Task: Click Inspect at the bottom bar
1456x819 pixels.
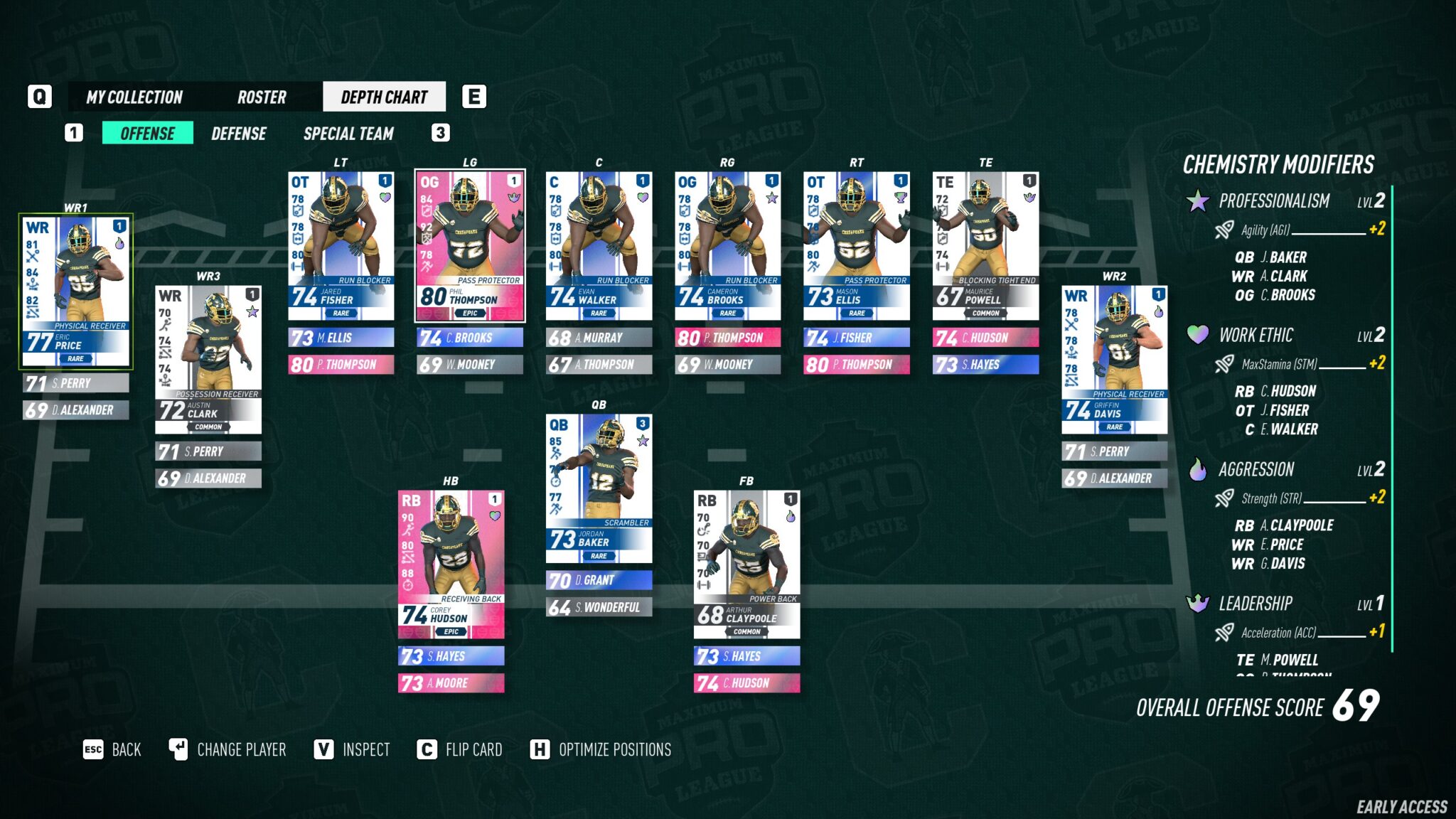Action: [367, 749]
